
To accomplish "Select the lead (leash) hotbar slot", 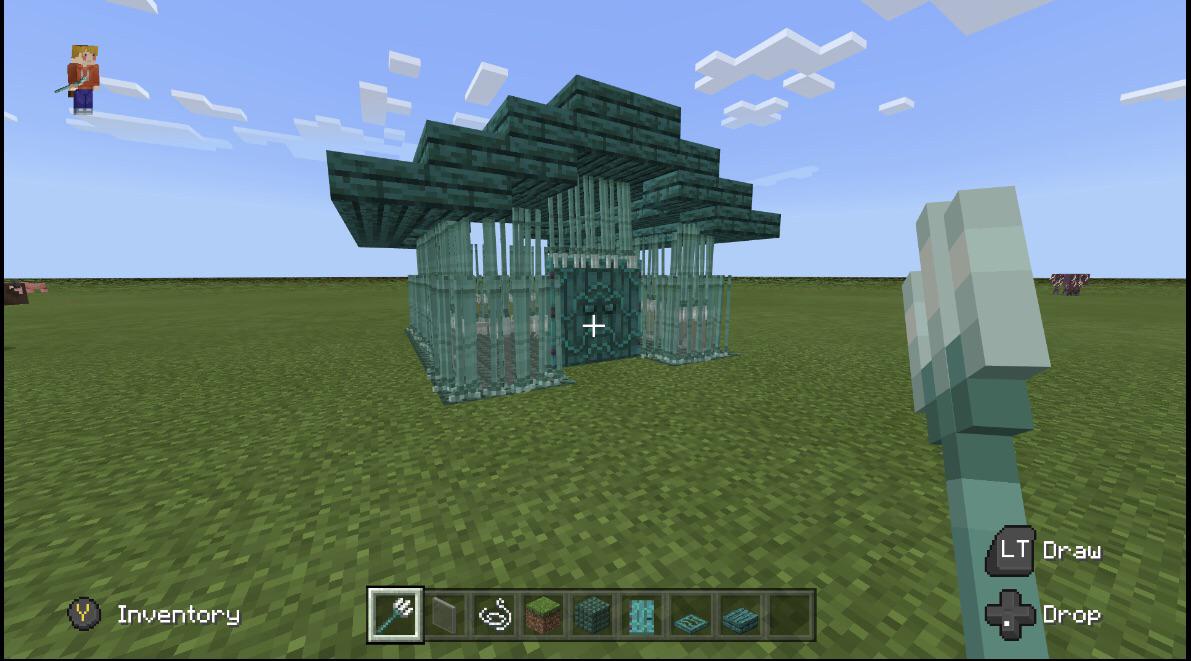I will pos(494,614).
